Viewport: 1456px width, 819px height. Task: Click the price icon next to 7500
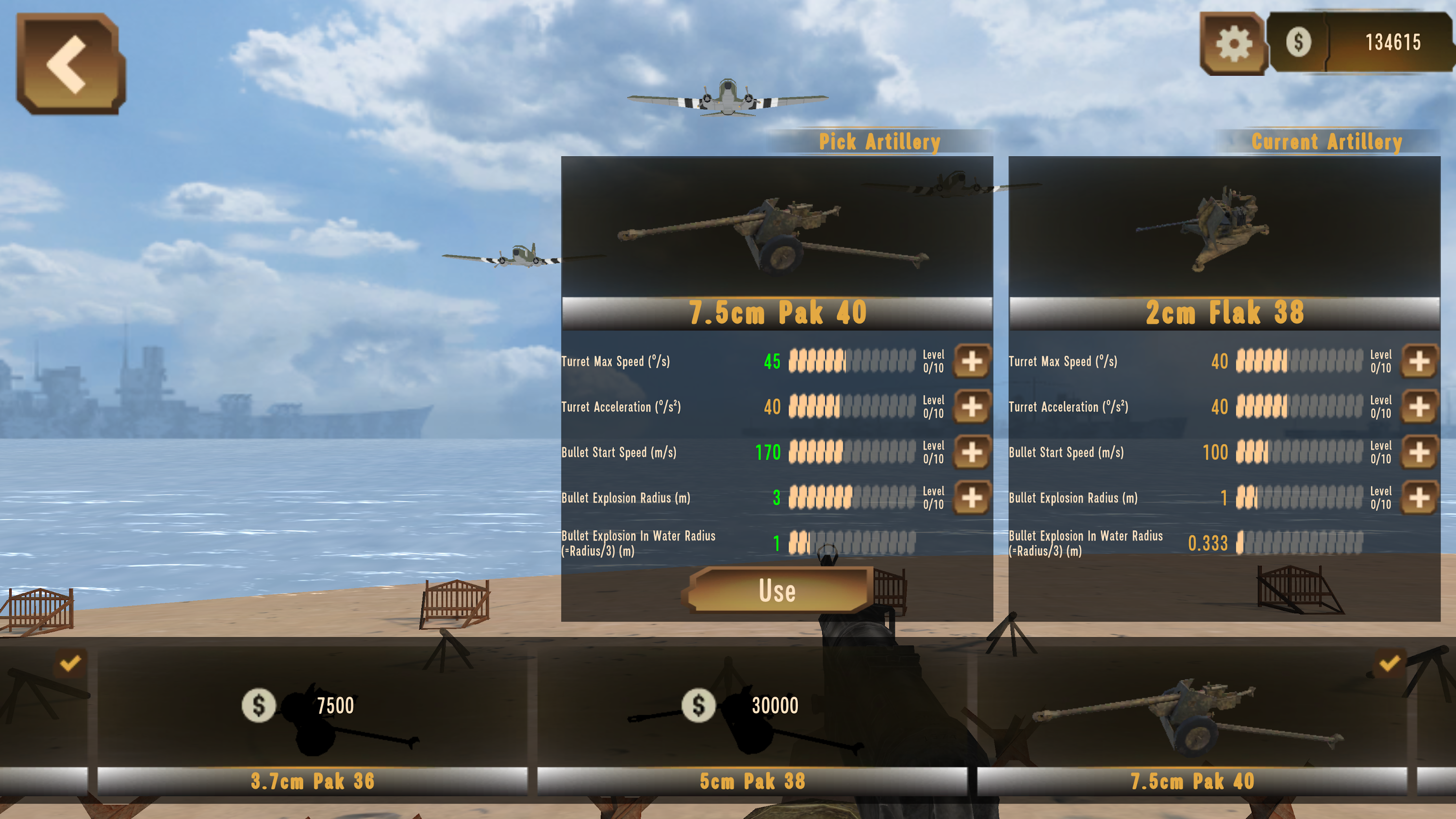(x=260, y=705)
